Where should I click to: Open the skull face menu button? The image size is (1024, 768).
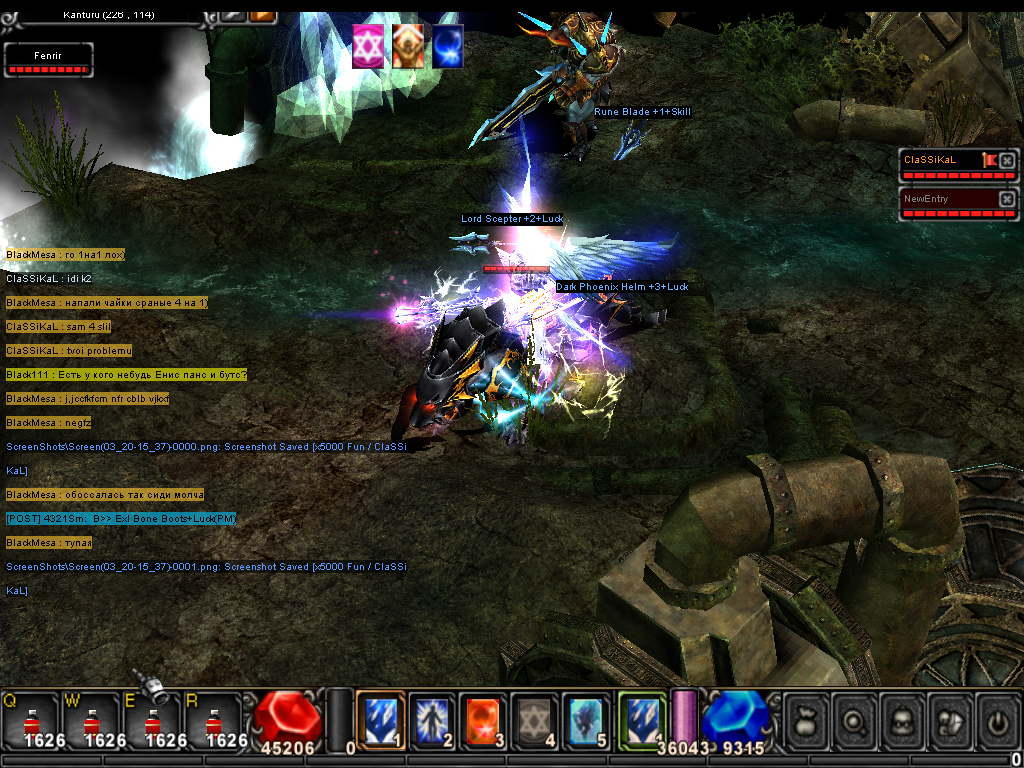point(906,721)
